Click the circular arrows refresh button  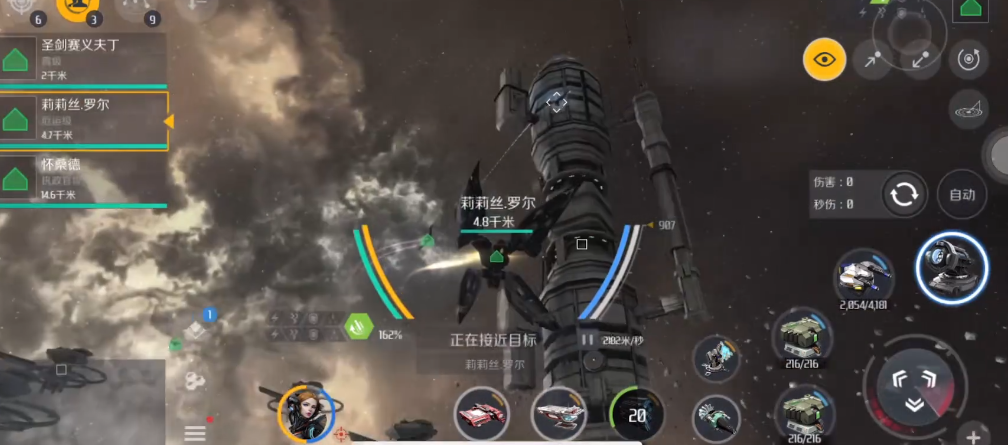coord(903,195)
